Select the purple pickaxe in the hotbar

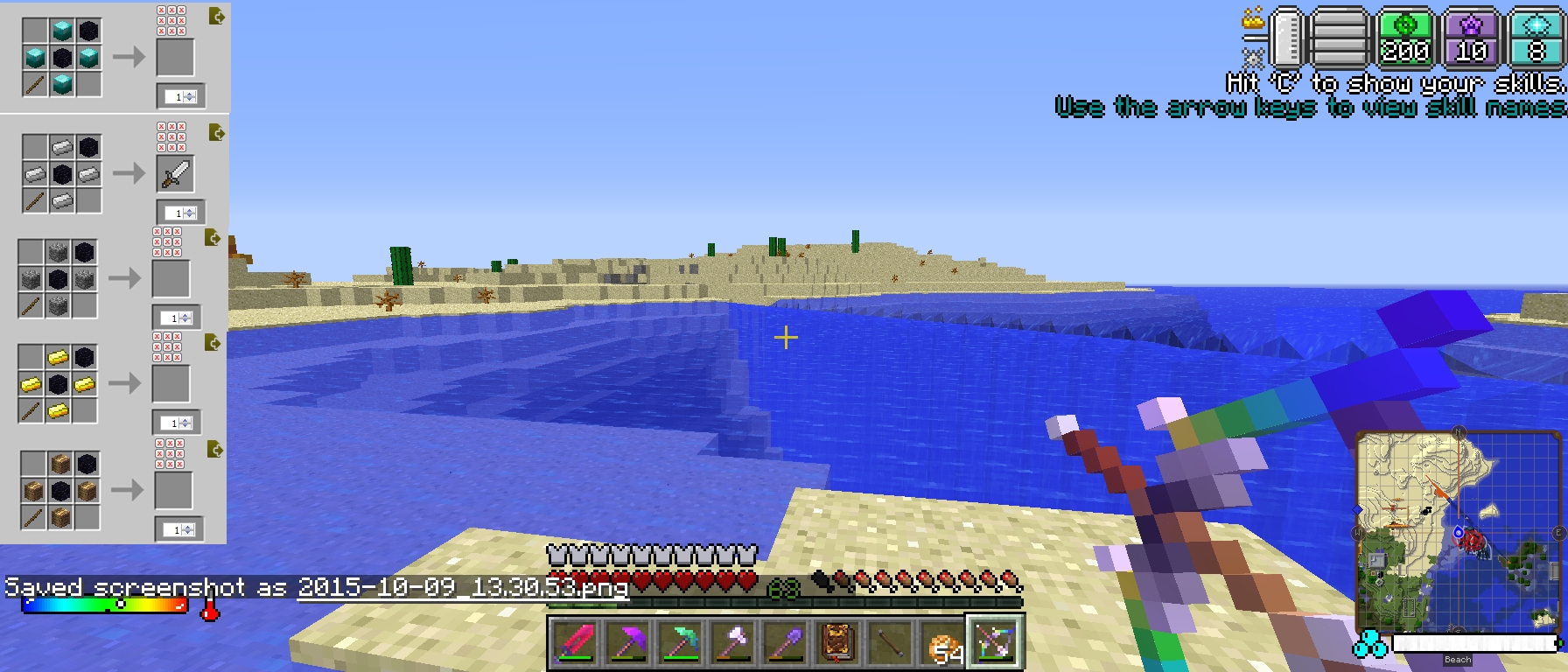[626, 644]
